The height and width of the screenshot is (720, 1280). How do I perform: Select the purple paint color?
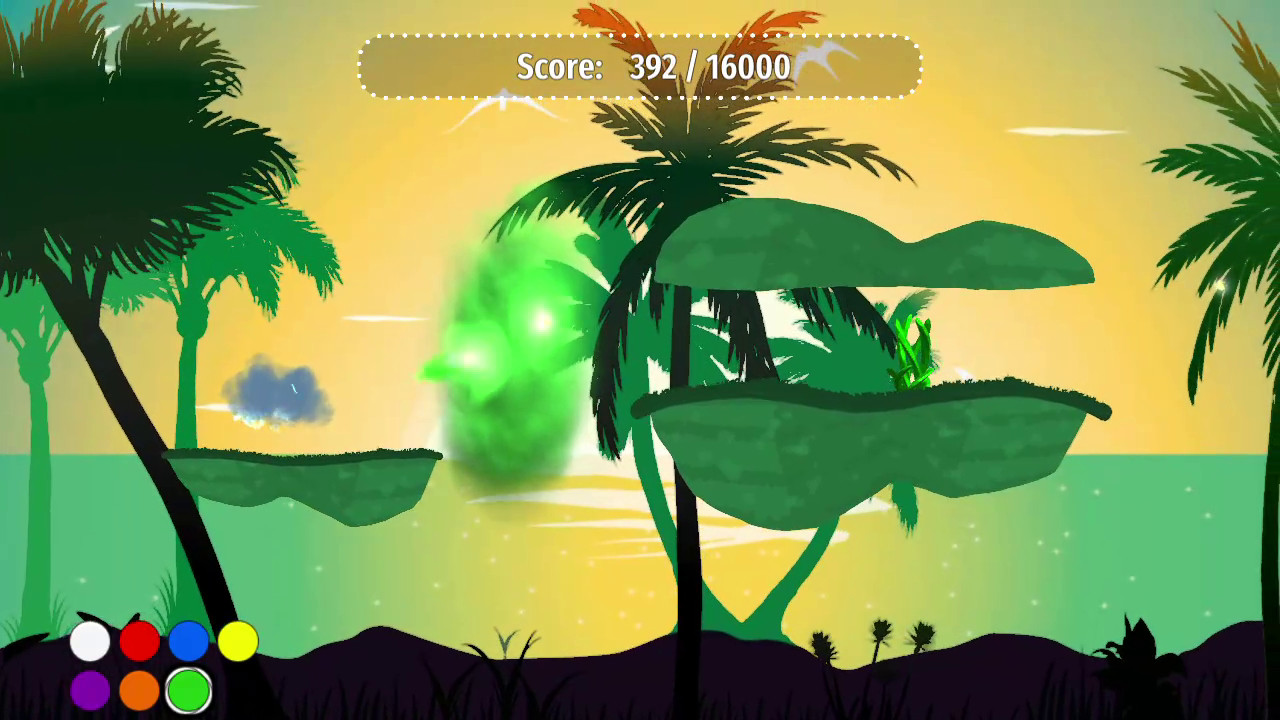point(90,690)
